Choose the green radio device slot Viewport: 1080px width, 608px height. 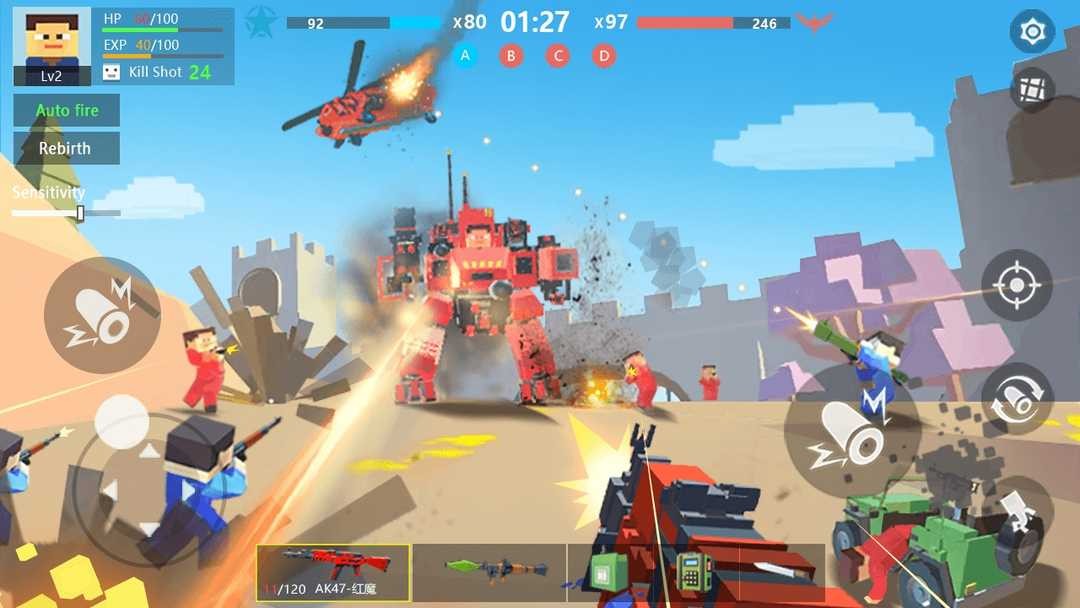click(x=690, y=573)
